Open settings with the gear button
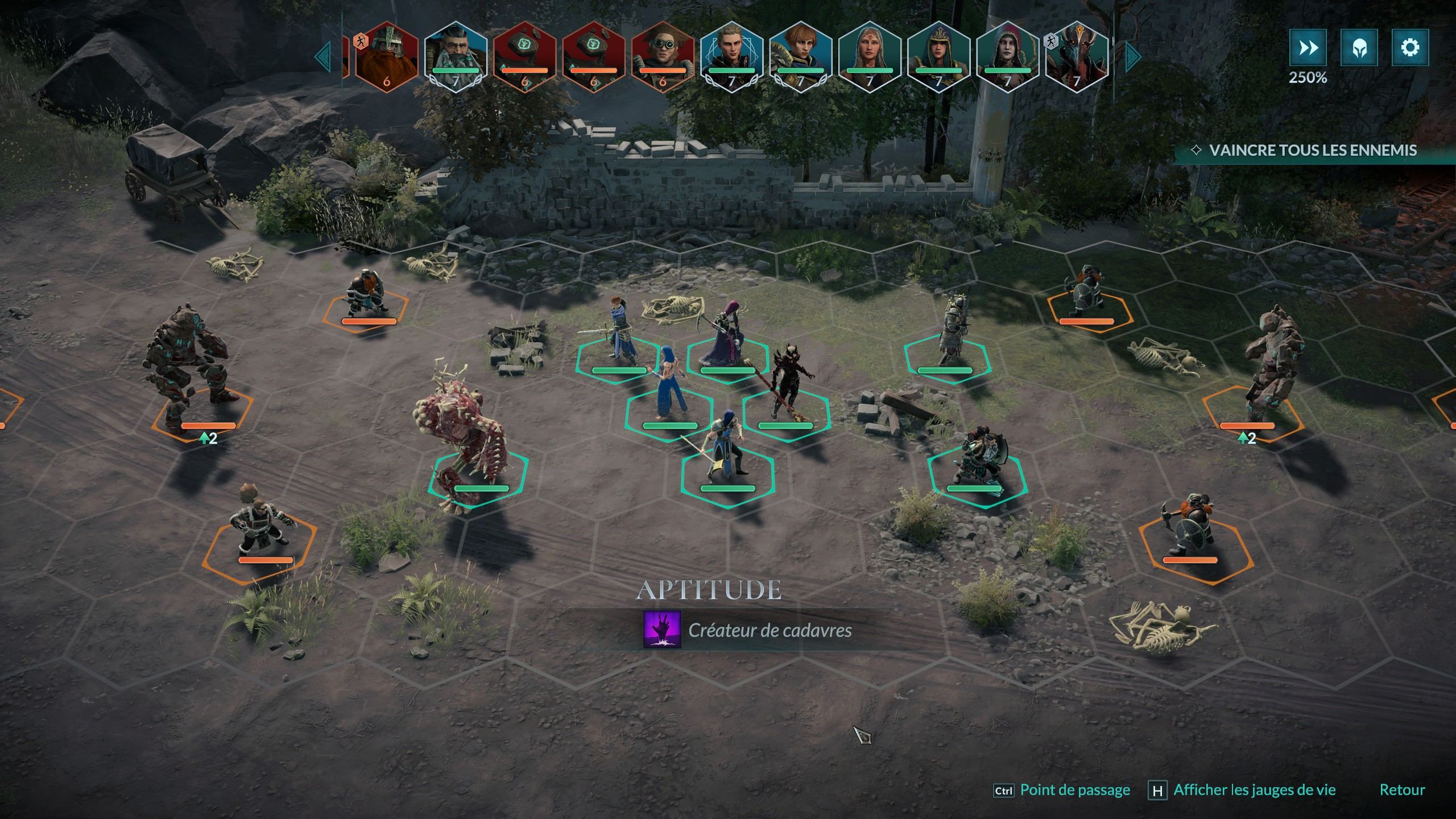The width and height of the screenshot is (1456, 819). pyautogui.click(x=1410, y=48)
